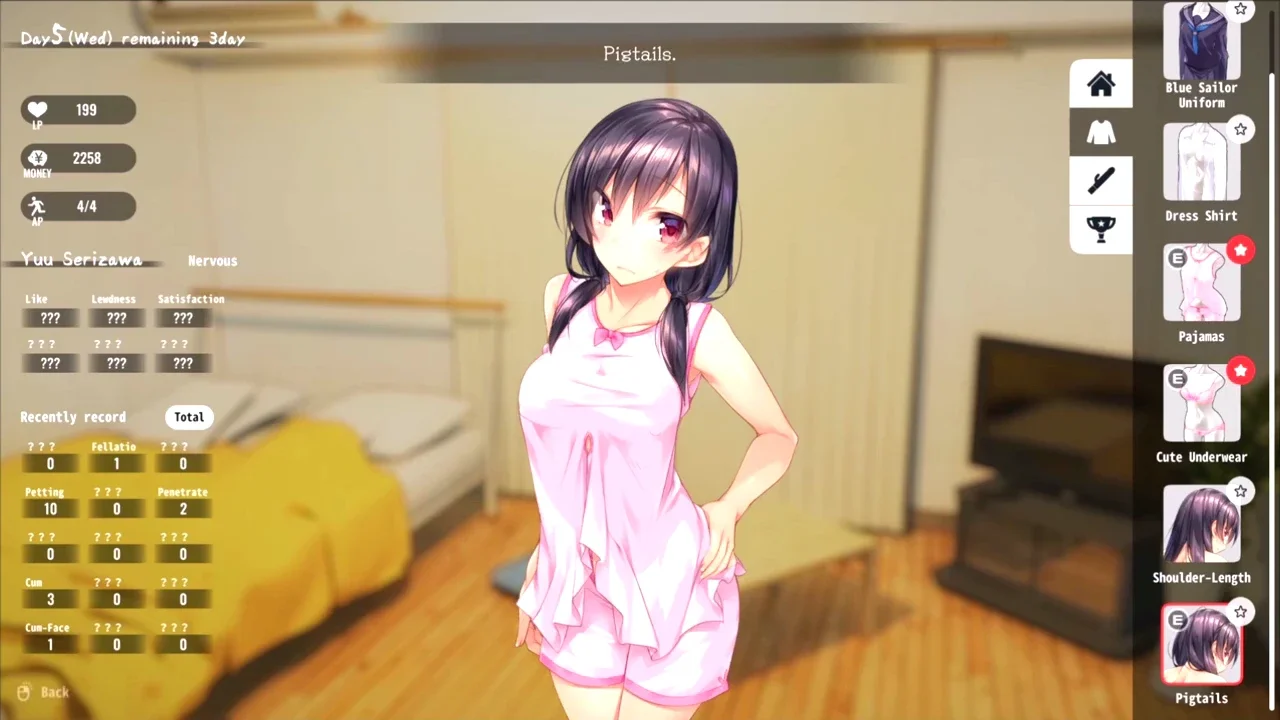The image size is (1280, 720).
Task: Switch record view to Total
Action: 189,417
